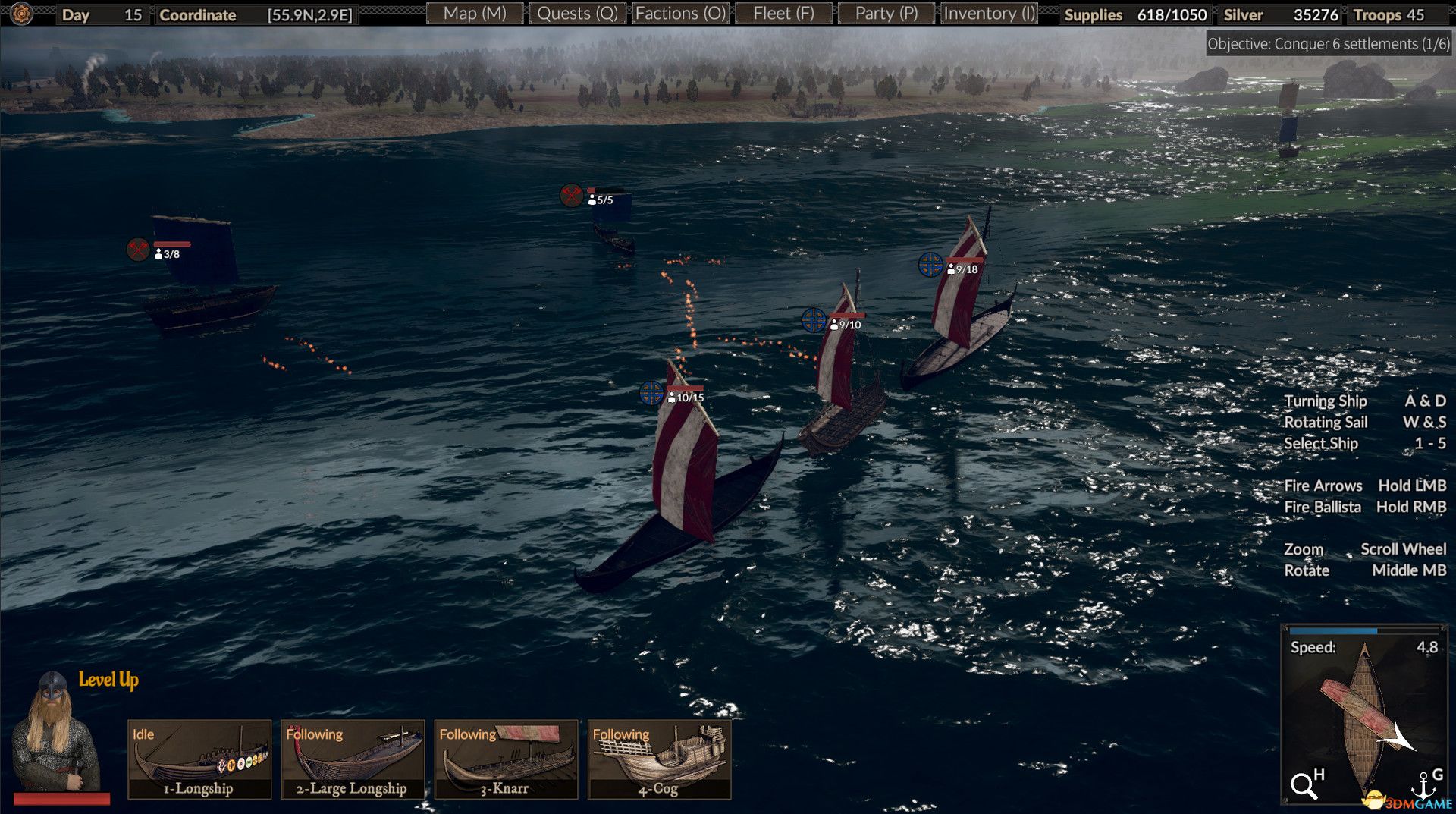This screenshot has width=1456, height=814.
Task: Click the crew icon on the 10/15 health bar
Action: pyautogui.click(x=673, y=395)
